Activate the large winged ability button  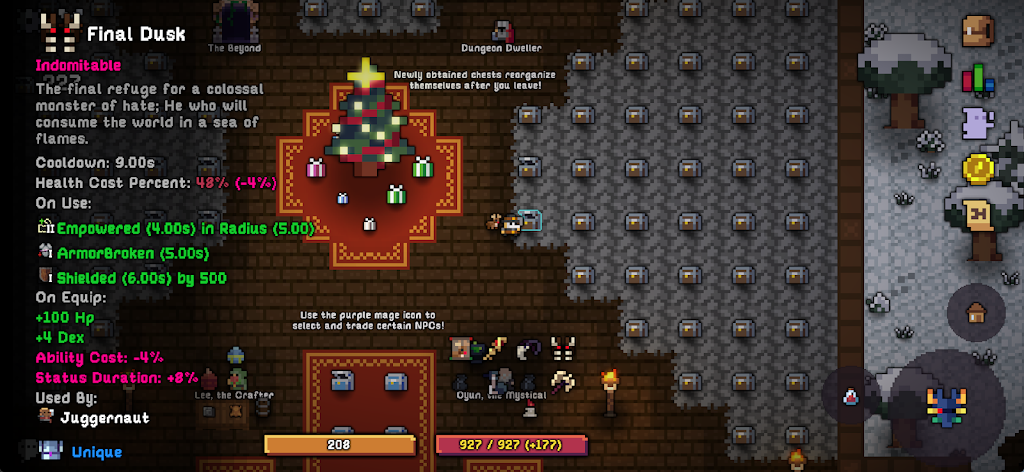pyautogui.click(x=944, y=406)
